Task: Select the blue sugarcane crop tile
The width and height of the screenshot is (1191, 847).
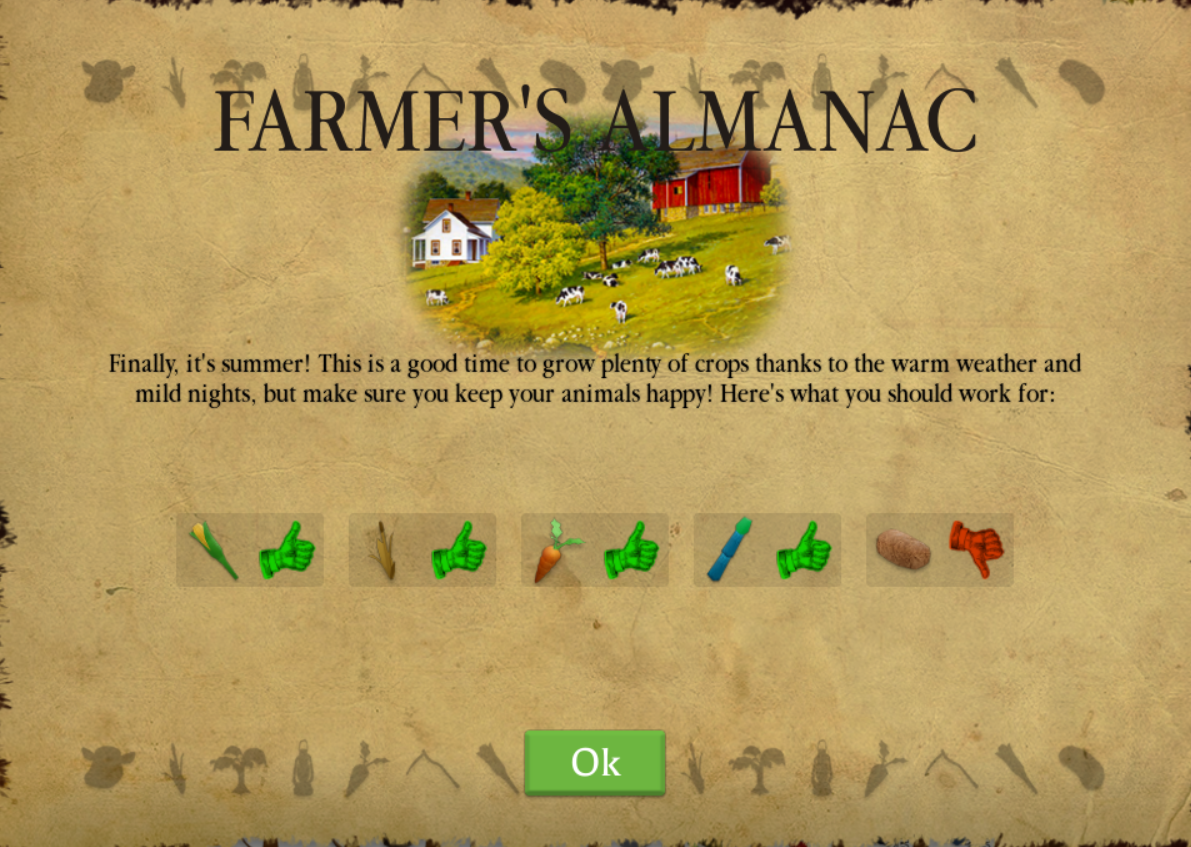Action: (767, 550)
